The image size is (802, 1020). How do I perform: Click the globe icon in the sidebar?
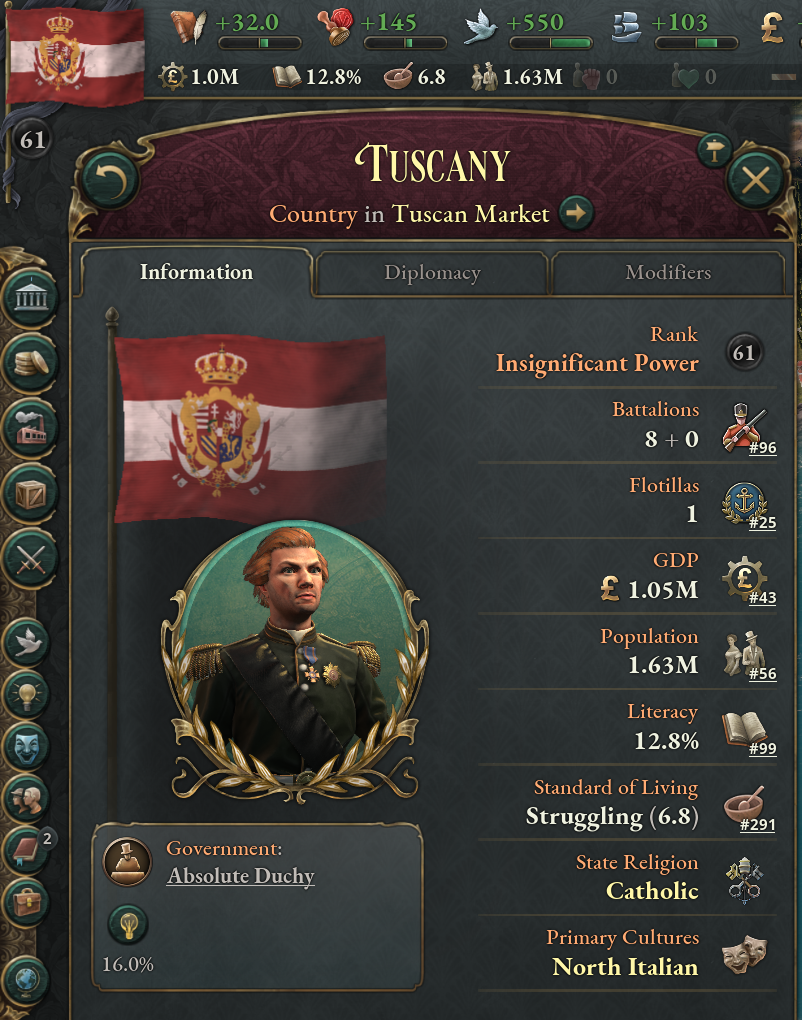(26, 978)
